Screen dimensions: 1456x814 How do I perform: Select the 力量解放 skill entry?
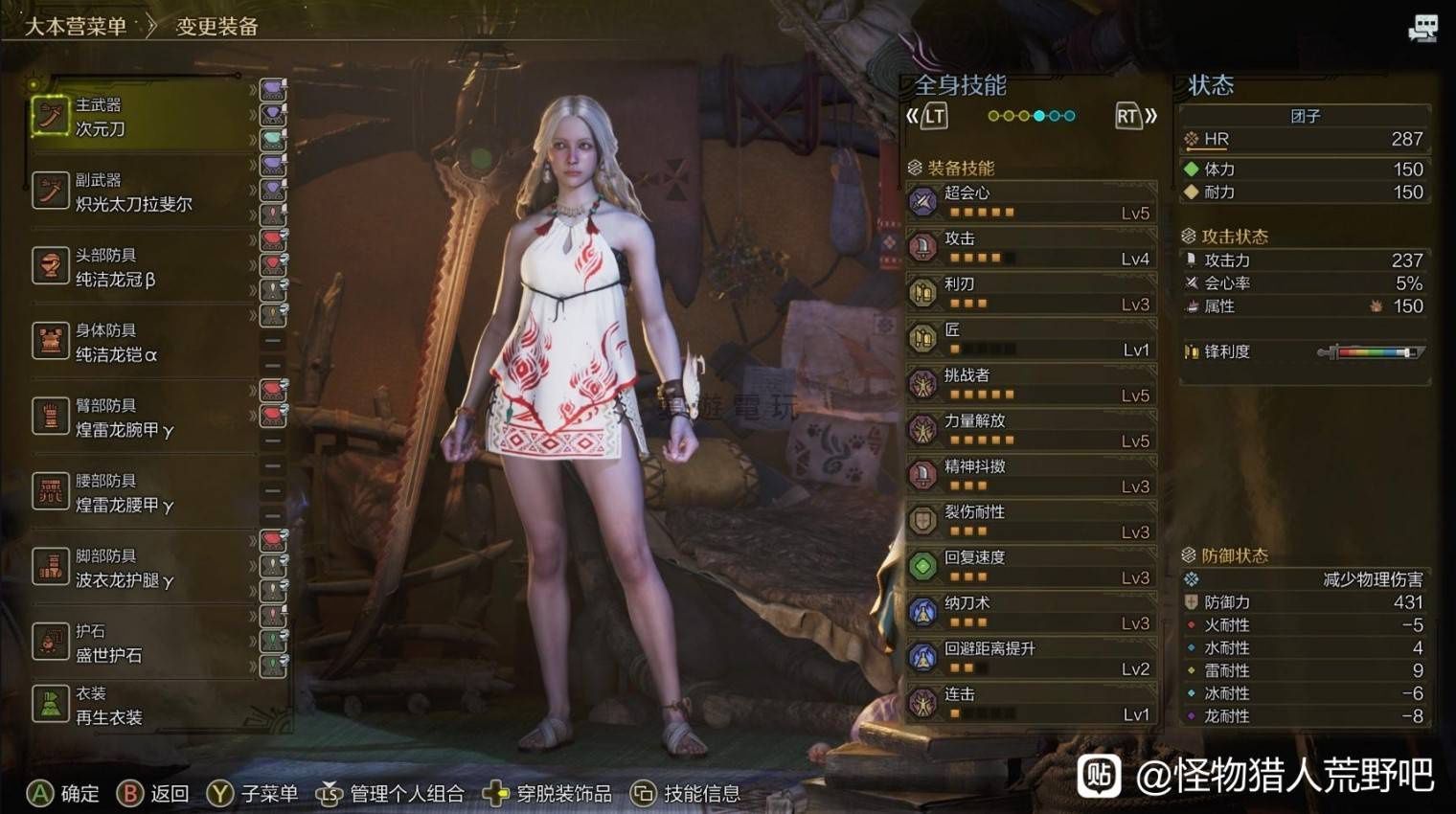click(x=1031, y=430)
